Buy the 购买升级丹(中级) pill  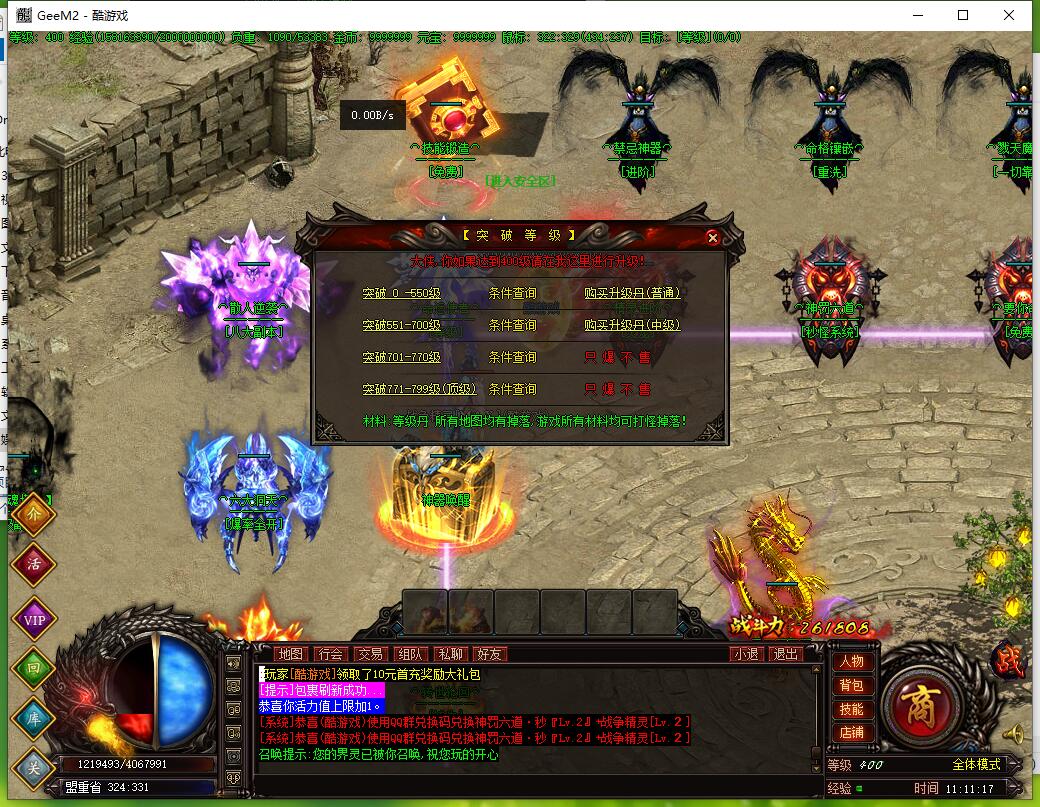point(632,326)
